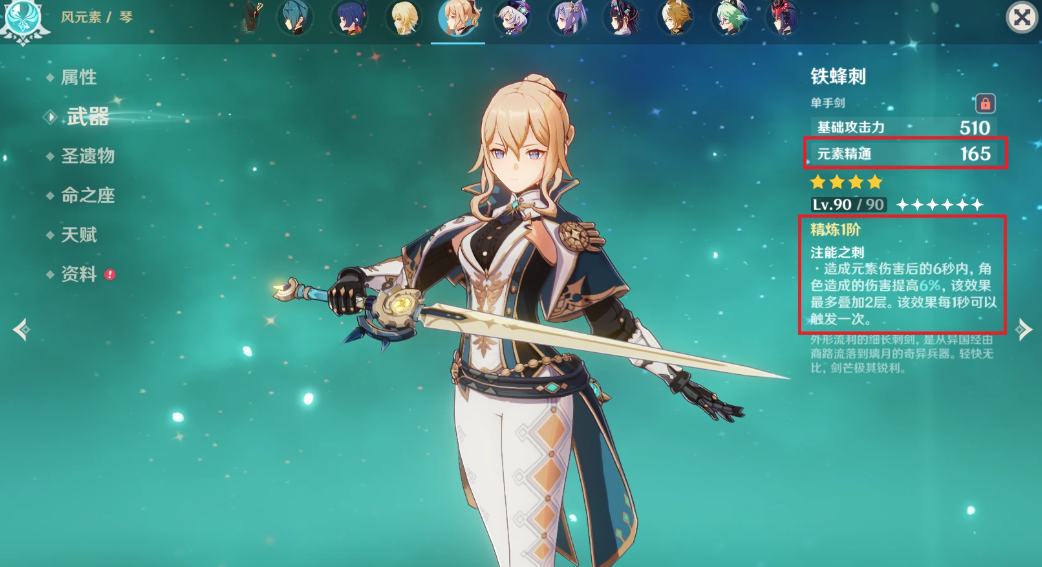Open the 属性 attributes section
This screenshot has width=1042, height=567.
[x=78, y=77]
